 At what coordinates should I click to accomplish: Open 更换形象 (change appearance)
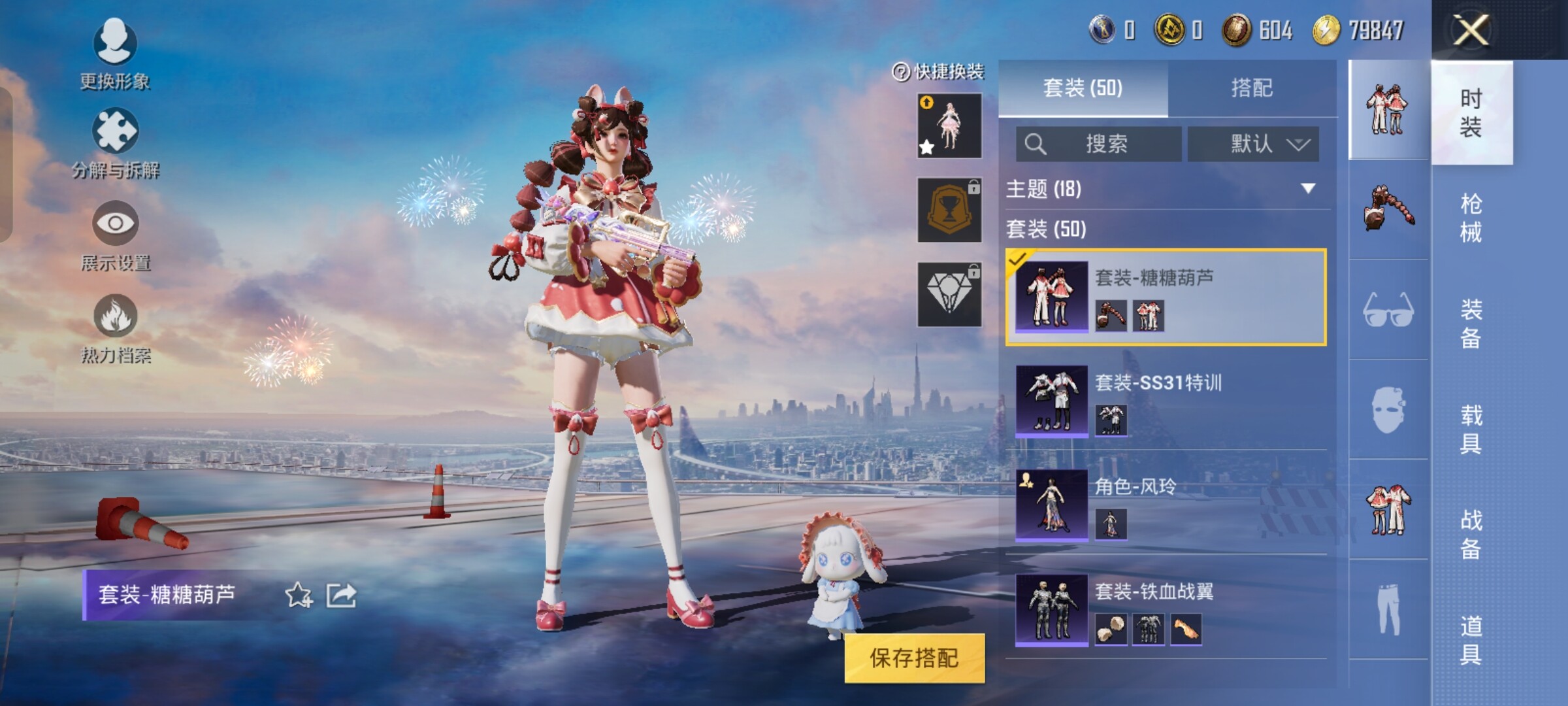point(115,54)
